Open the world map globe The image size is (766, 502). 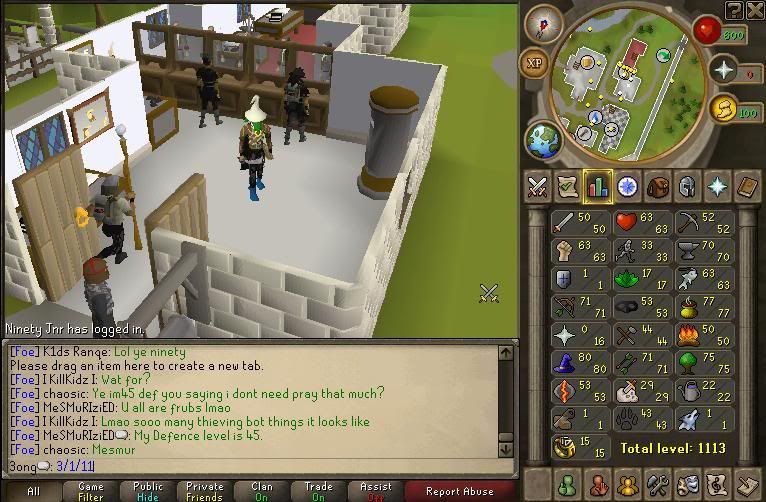pos(543,138)
